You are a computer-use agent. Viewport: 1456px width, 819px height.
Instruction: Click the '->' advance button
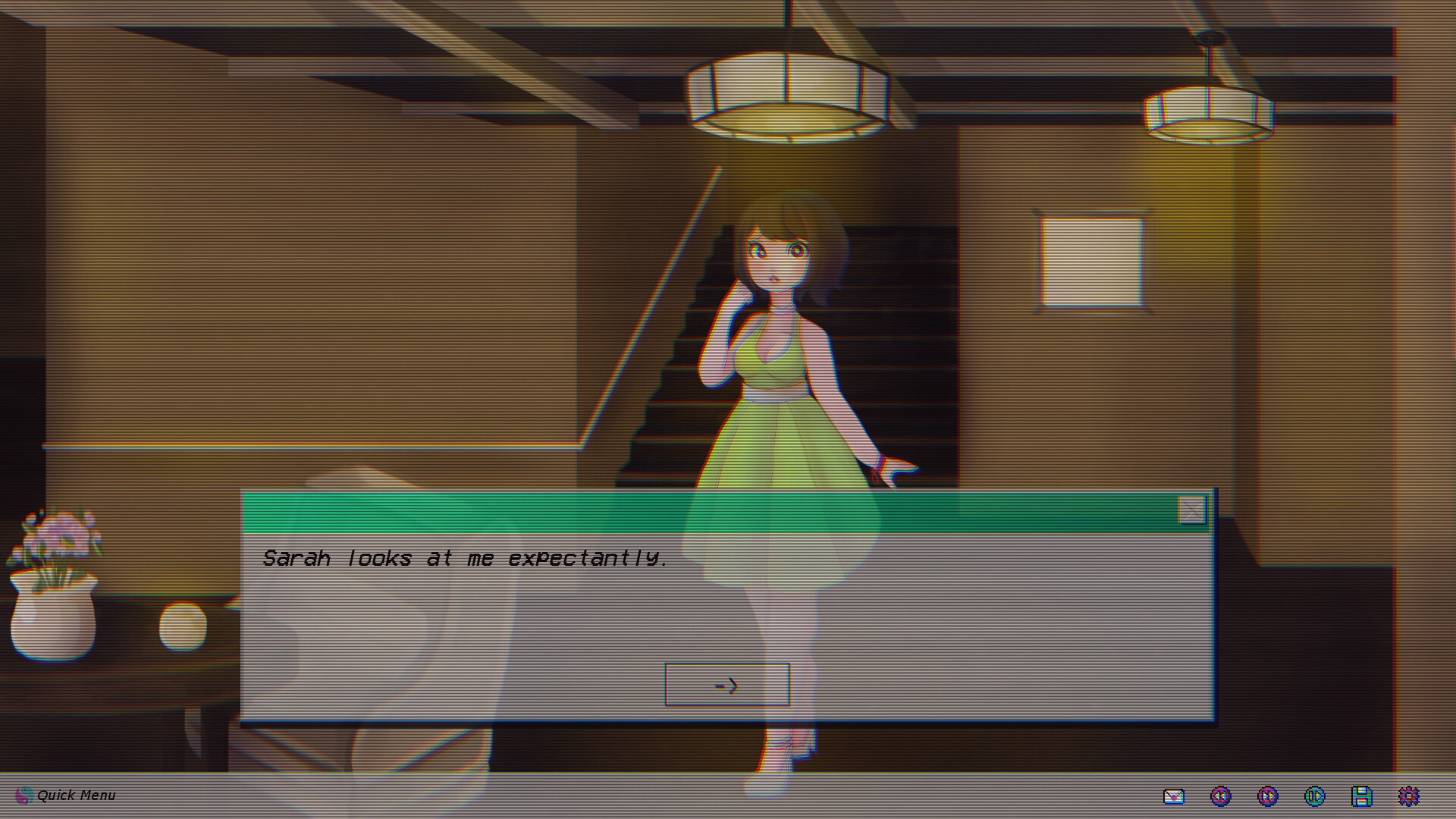tap(726, 683)
